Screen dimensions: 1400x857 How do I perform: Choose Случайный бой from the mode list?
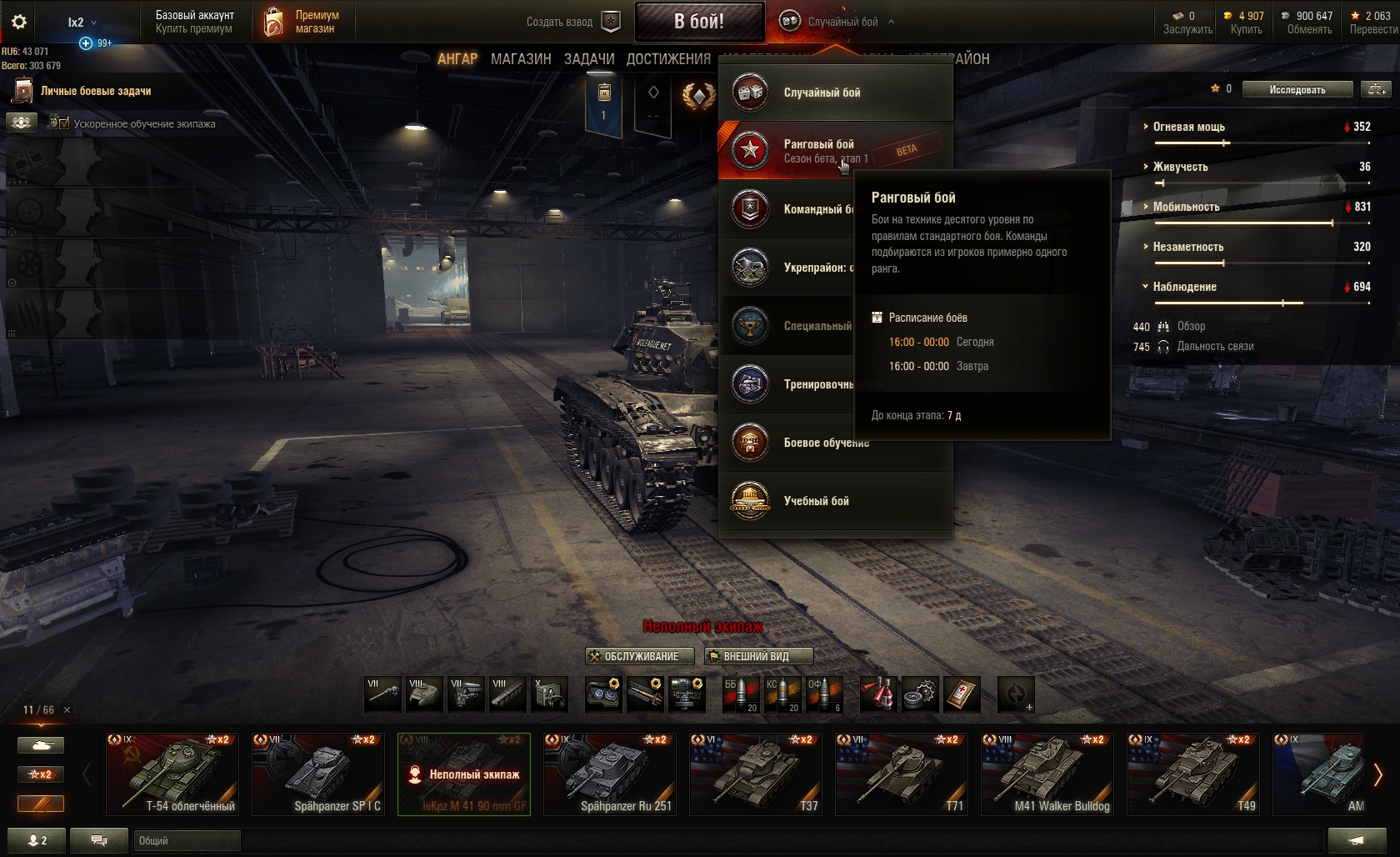822,93
